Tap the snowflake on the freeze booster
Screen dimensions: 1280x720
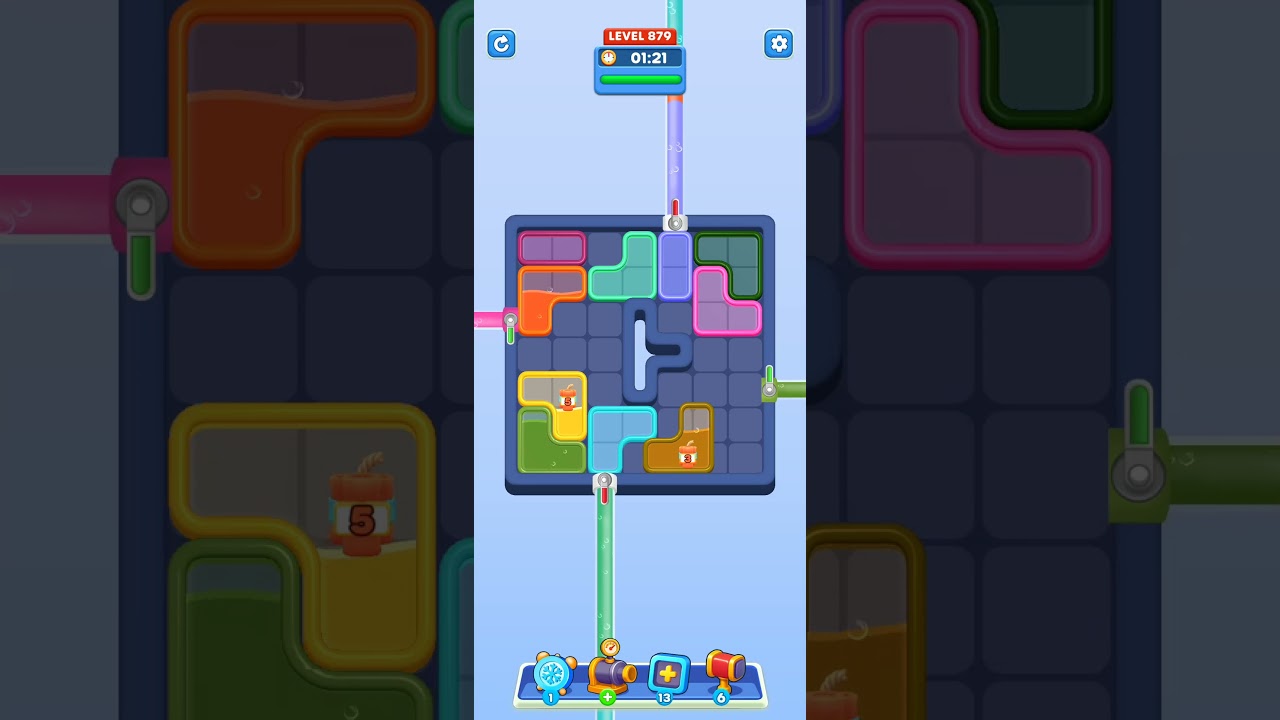tap(552, 673)
